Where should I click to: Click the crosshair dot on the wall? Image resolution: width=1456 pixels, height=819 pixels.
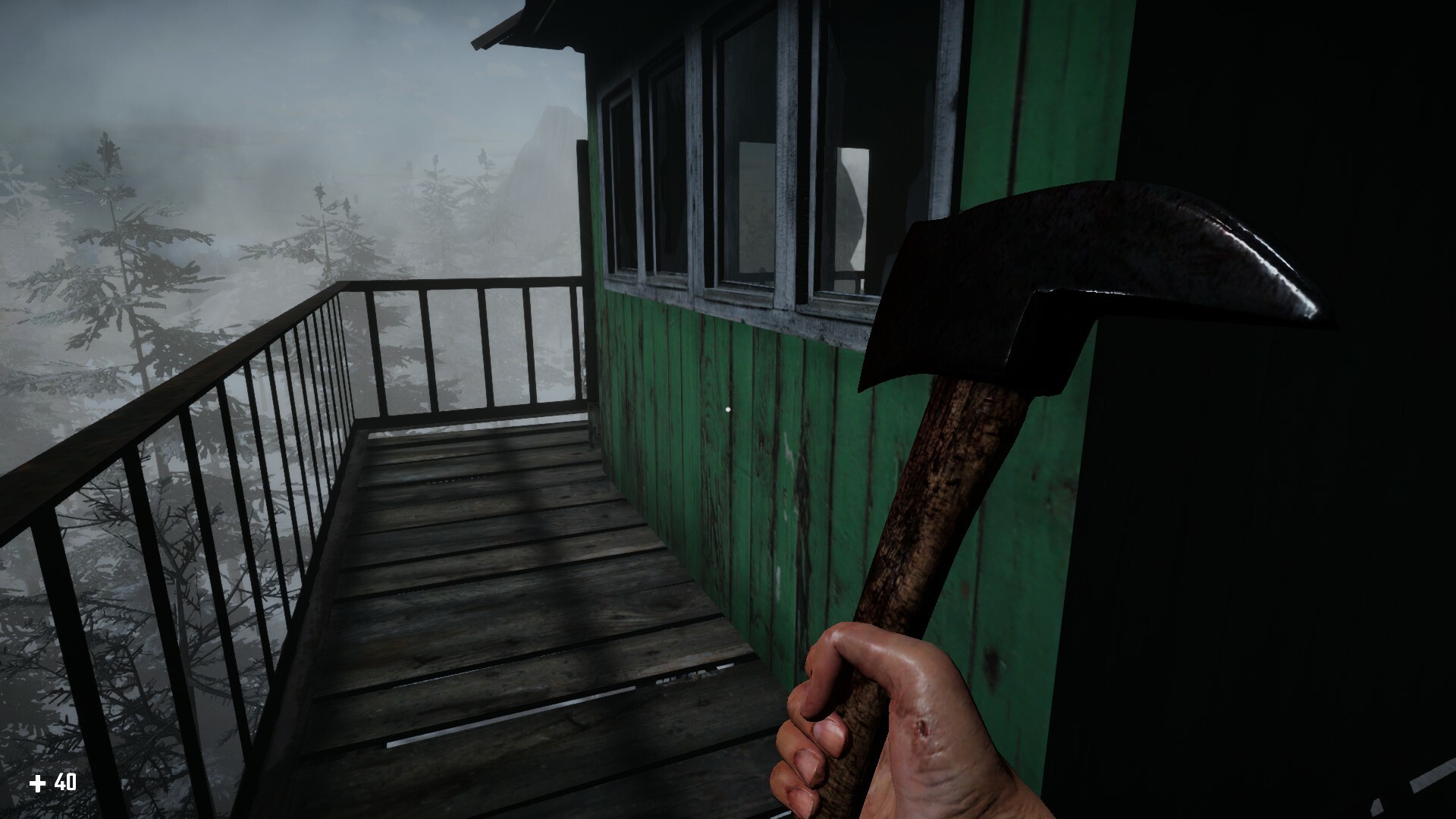click(x=730, y=408)
